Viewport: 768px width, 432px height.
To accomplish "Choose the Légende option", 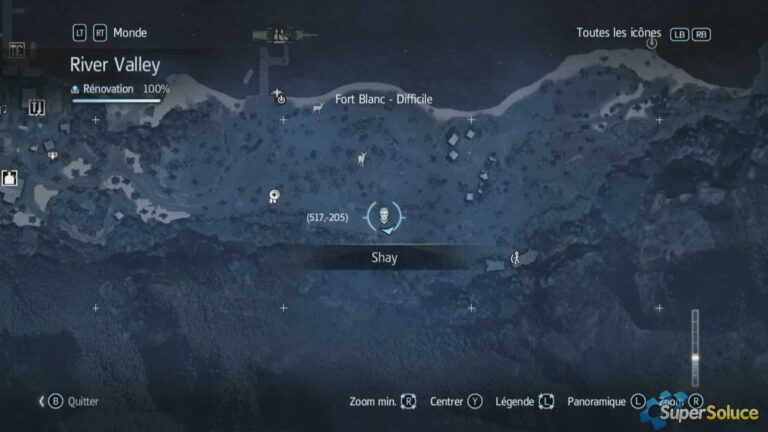I will tap(521, 401).
